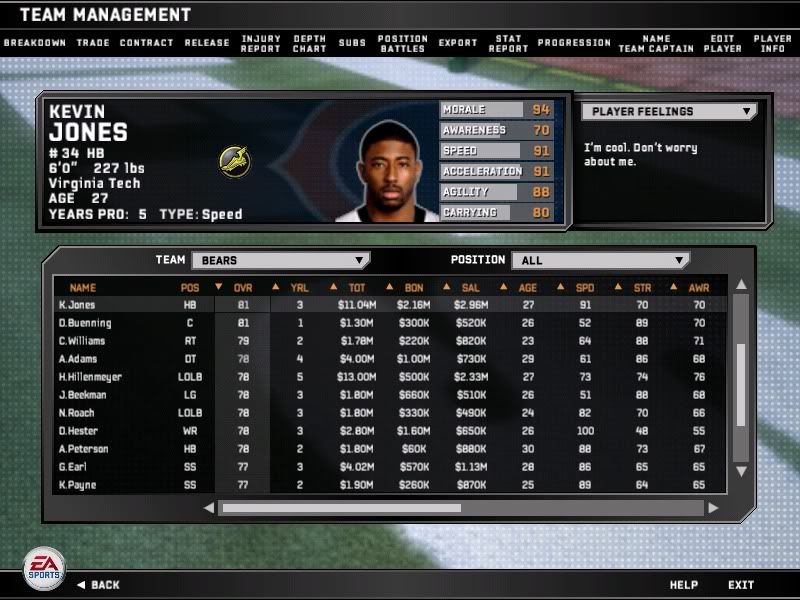Choose Edit Player from the menu
Viewport: 800px width, 600px height.
pos(722,43)
